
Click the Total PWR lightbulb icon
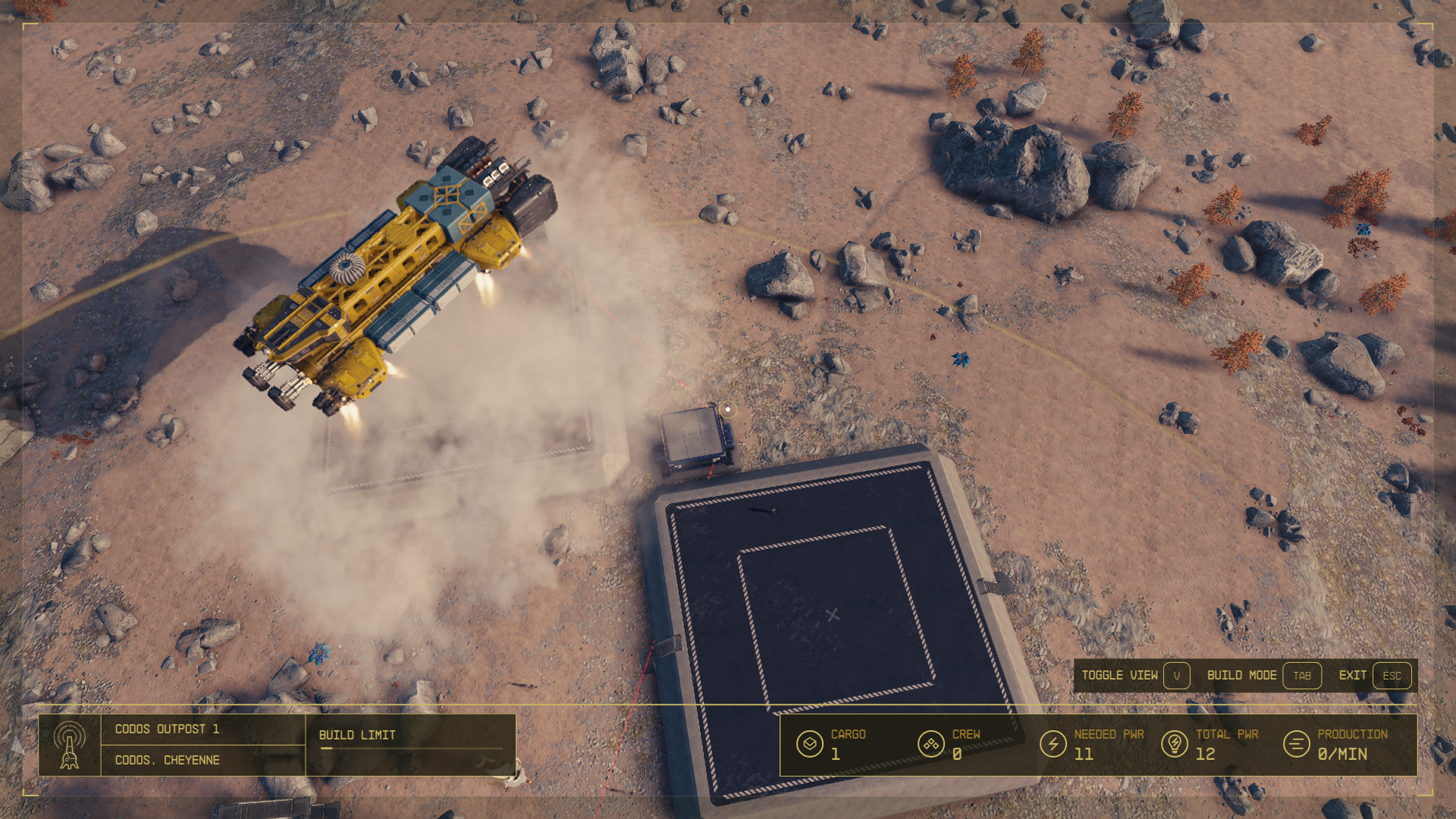[x=1173, y=745]
